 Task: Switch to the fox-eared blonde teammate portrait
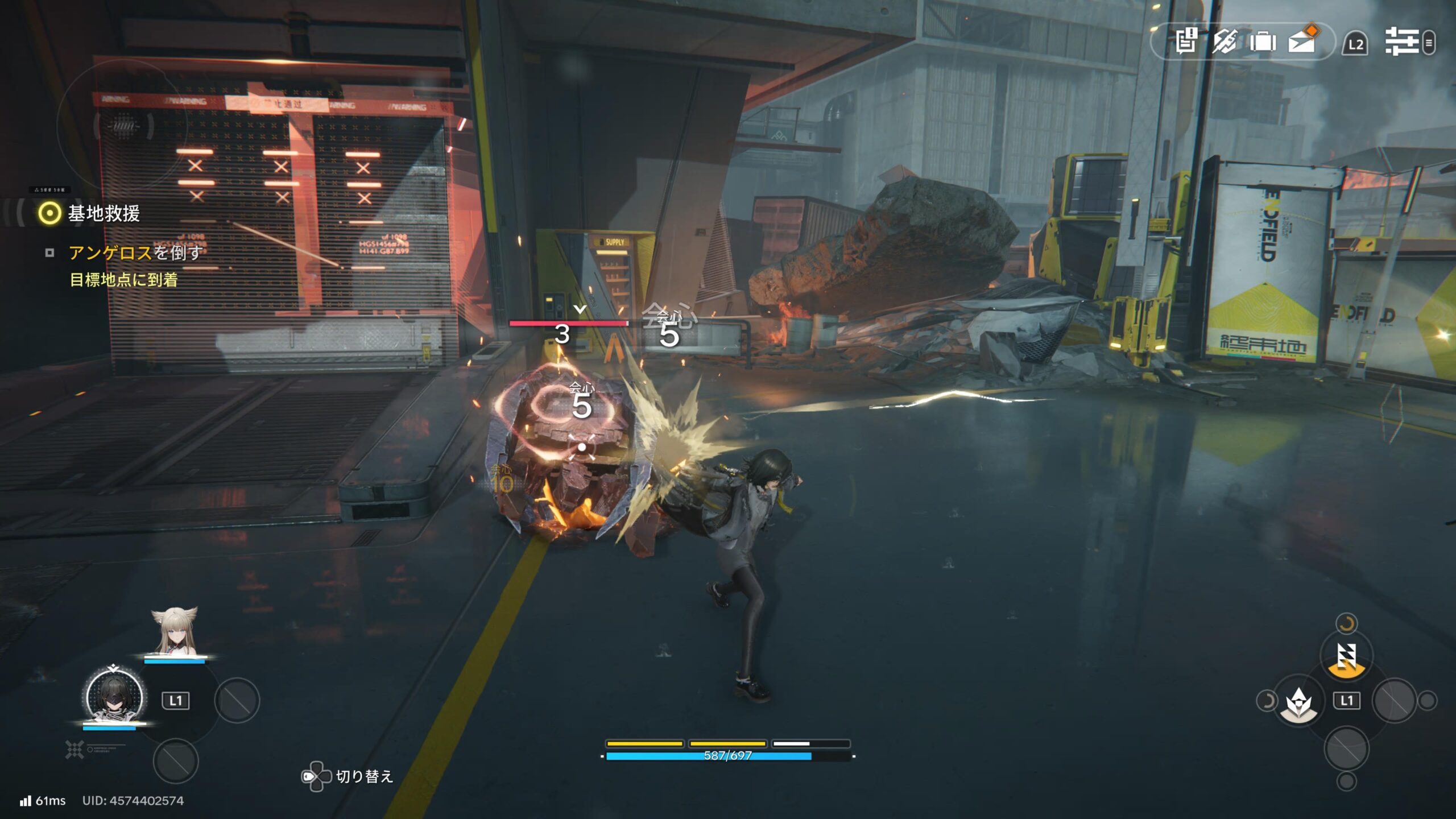(175, 633)
